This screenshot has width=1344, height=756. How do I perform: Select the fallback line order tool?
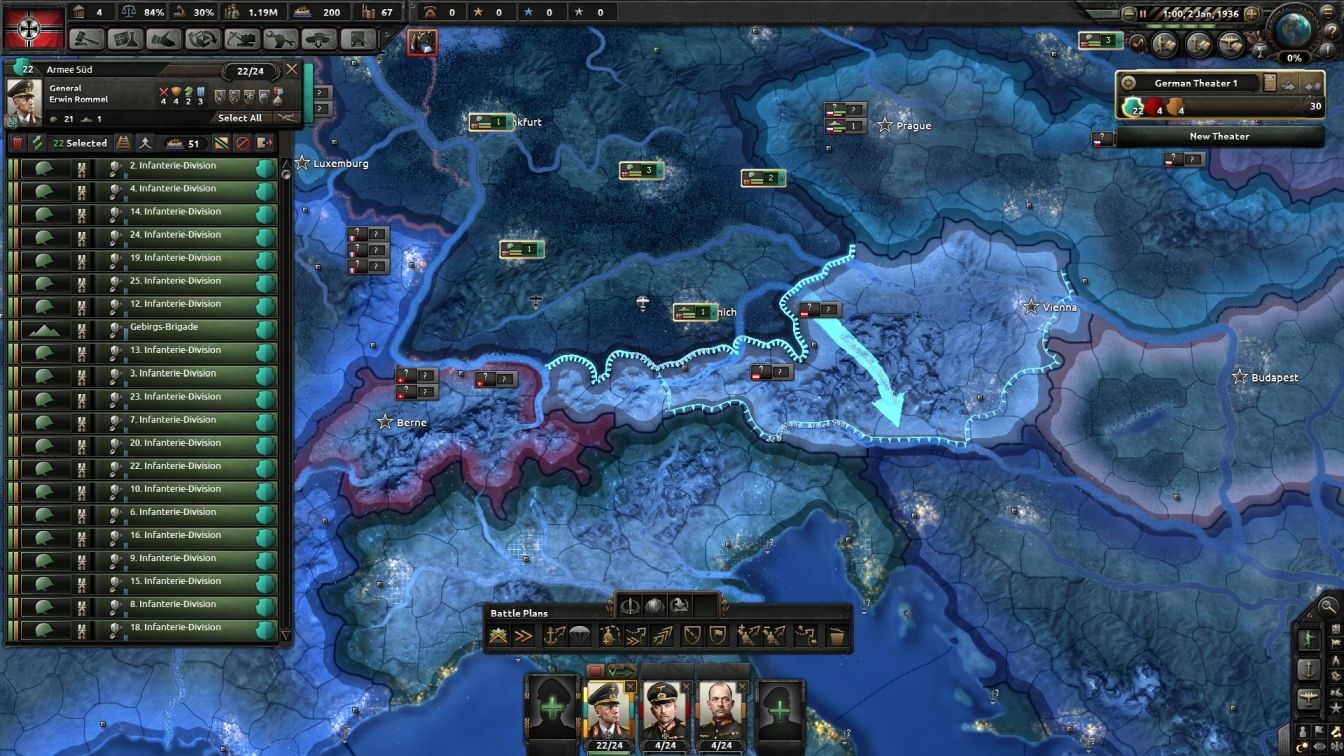(717, 636)
